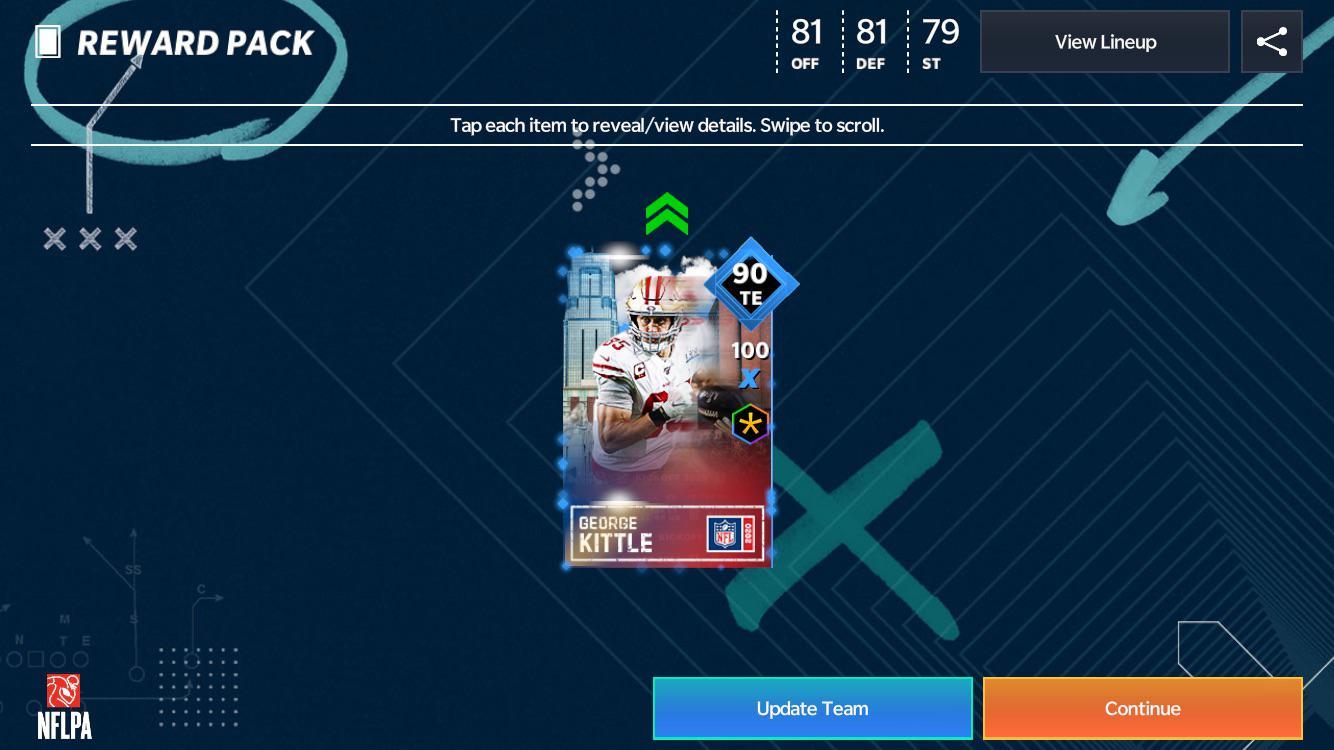Reveal the card by tapping George Kittle
1334x750 pixels.
click(x=660, y=400)
